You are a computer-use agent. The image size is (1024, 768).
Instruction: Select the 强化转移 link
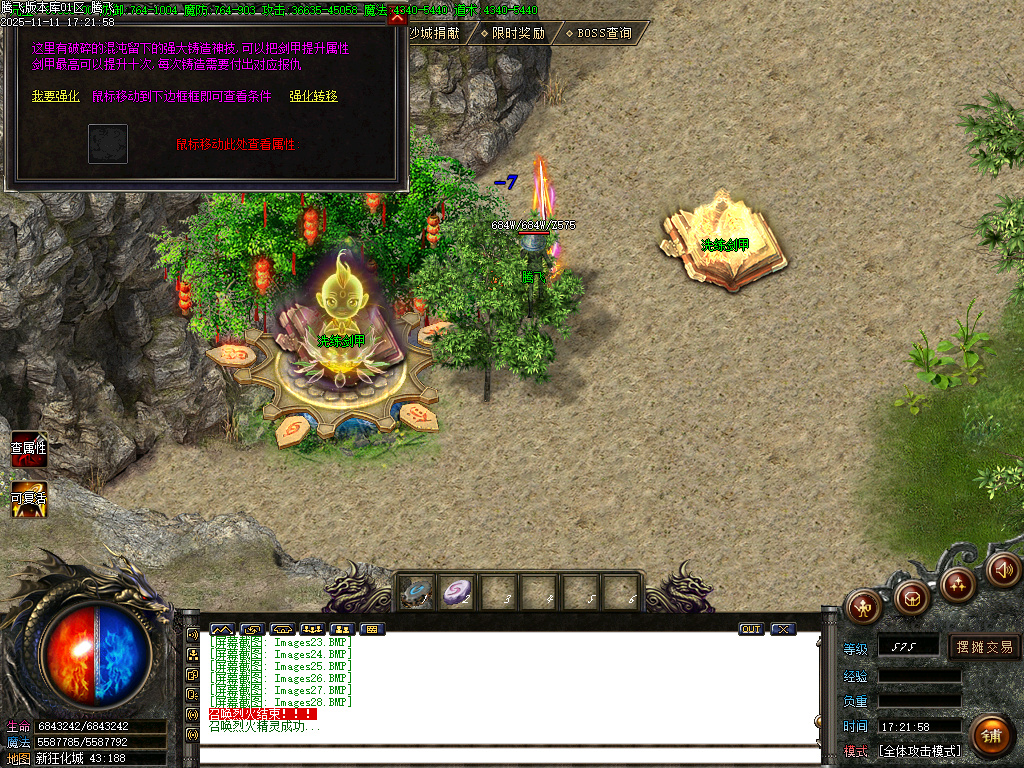tap(314, 97)
